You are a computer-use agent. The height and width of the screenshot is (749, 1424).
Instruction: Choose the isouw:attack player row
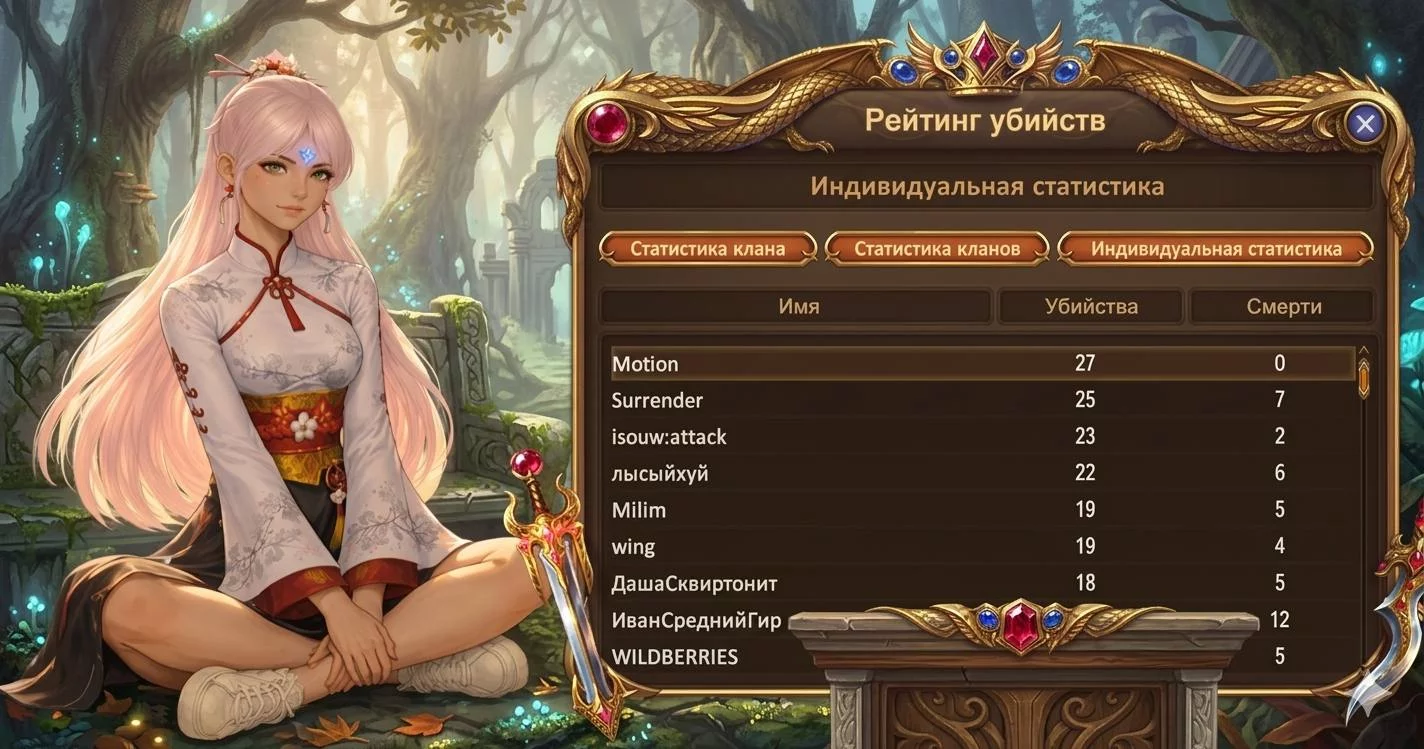point(669,437)
